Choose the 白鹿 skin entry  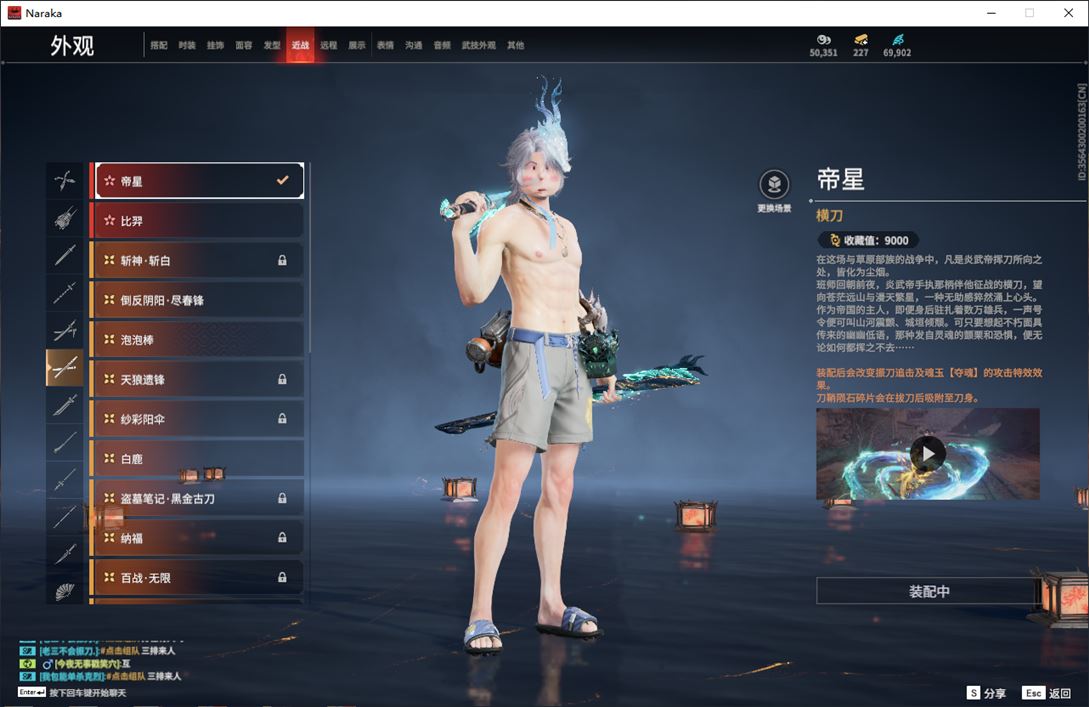[198, 459]
